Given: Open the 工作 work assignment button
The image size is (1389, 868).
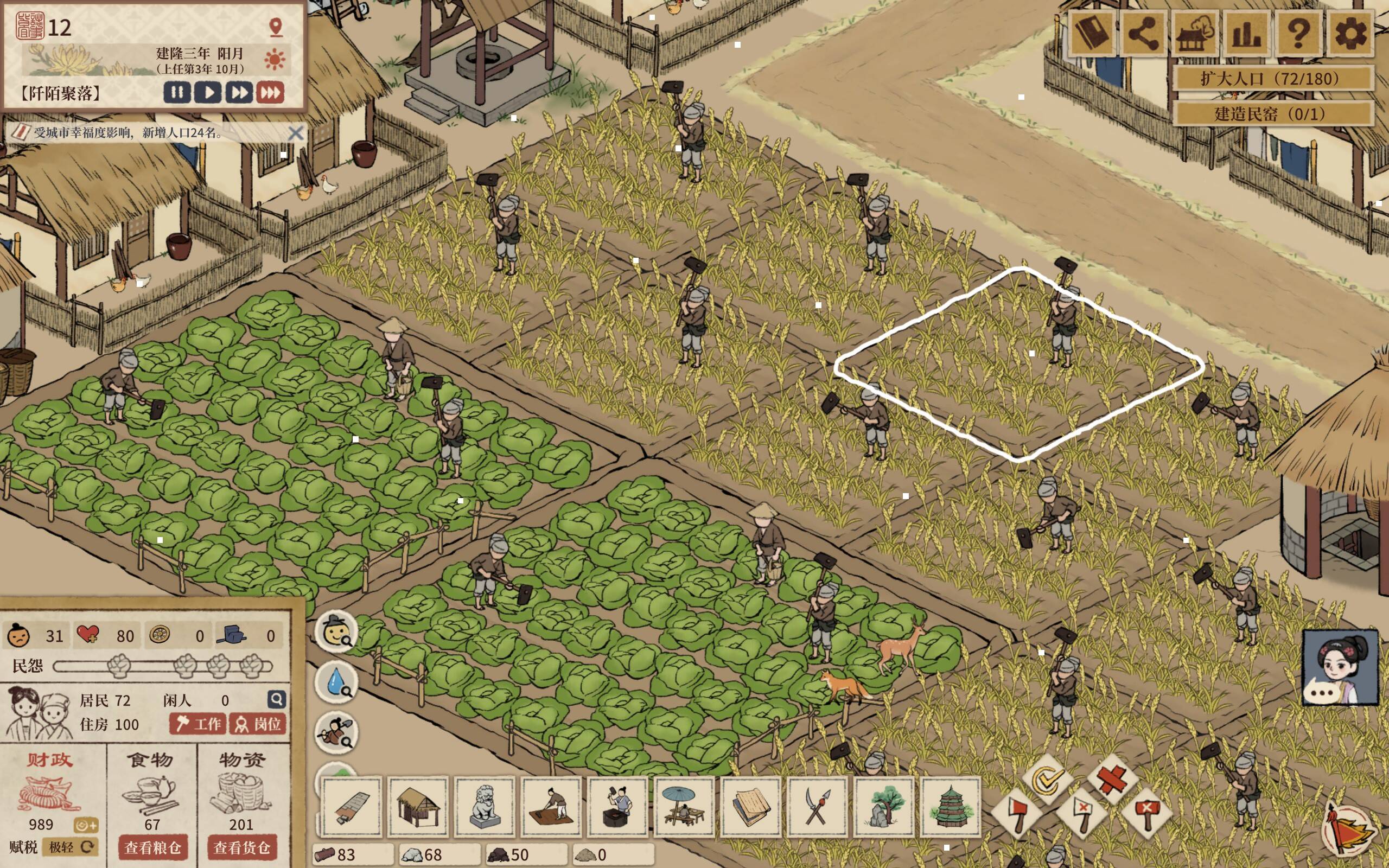Looking at the screenshot, I should coord(198,724).
